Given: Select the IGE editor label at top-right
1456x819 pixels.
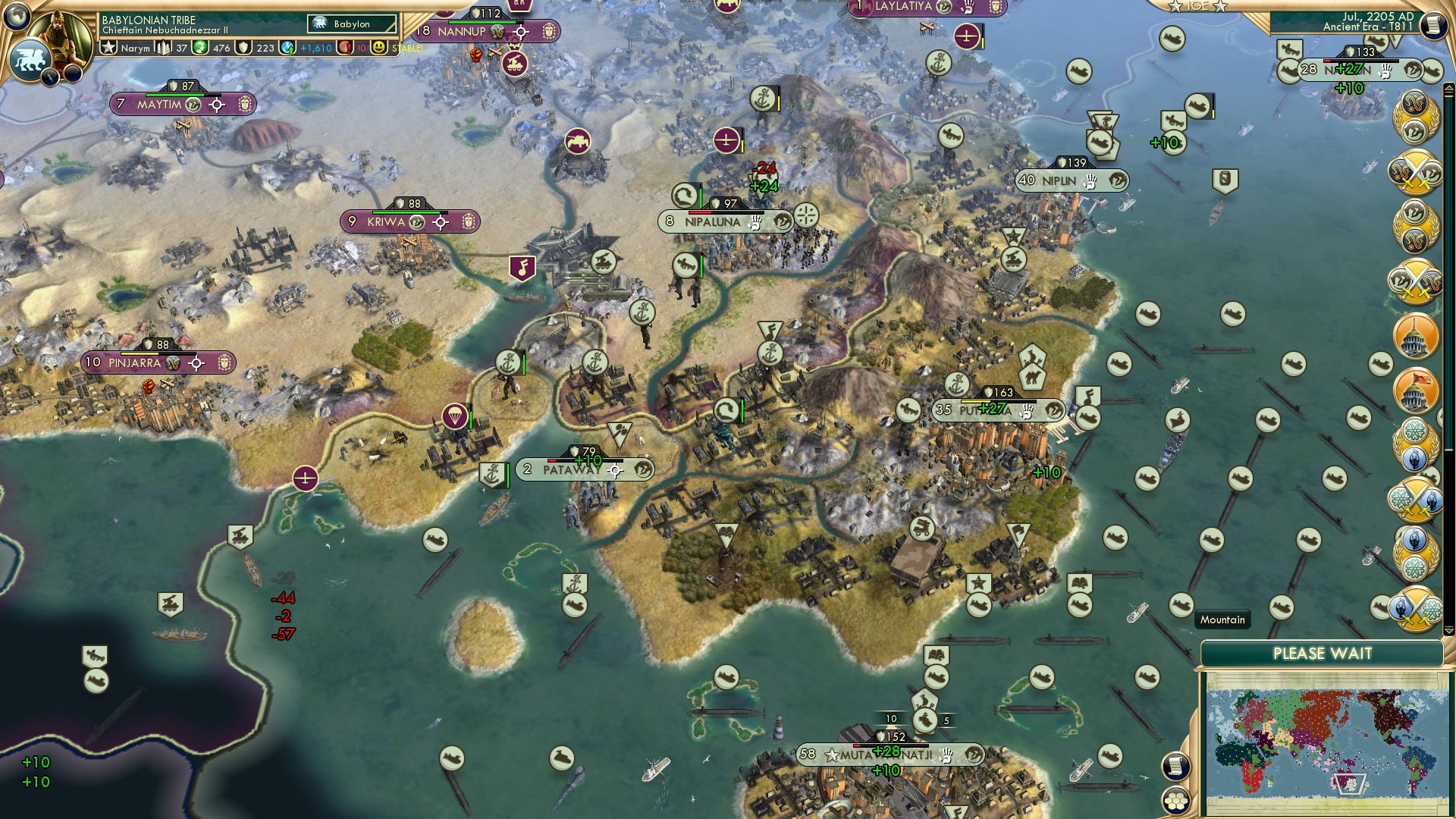Looking at the screenshot, I should pyautogui.click(x=1198, y=6).
